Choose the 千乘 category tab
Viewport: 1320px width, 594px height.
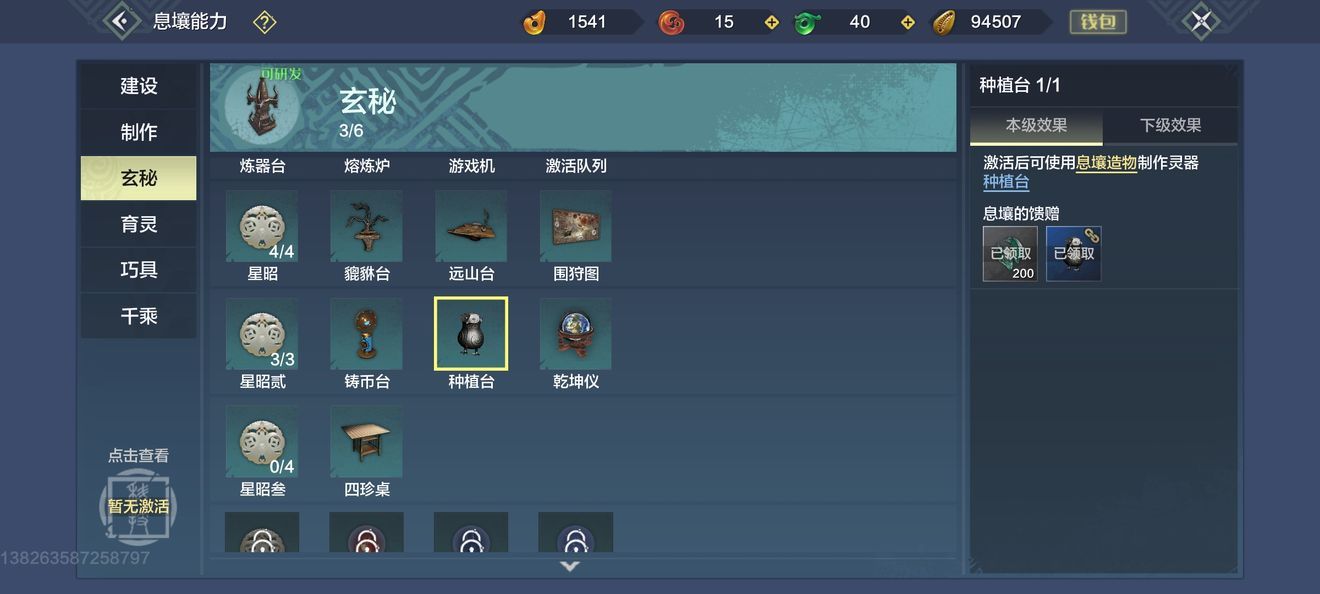(x=139, y=316)
